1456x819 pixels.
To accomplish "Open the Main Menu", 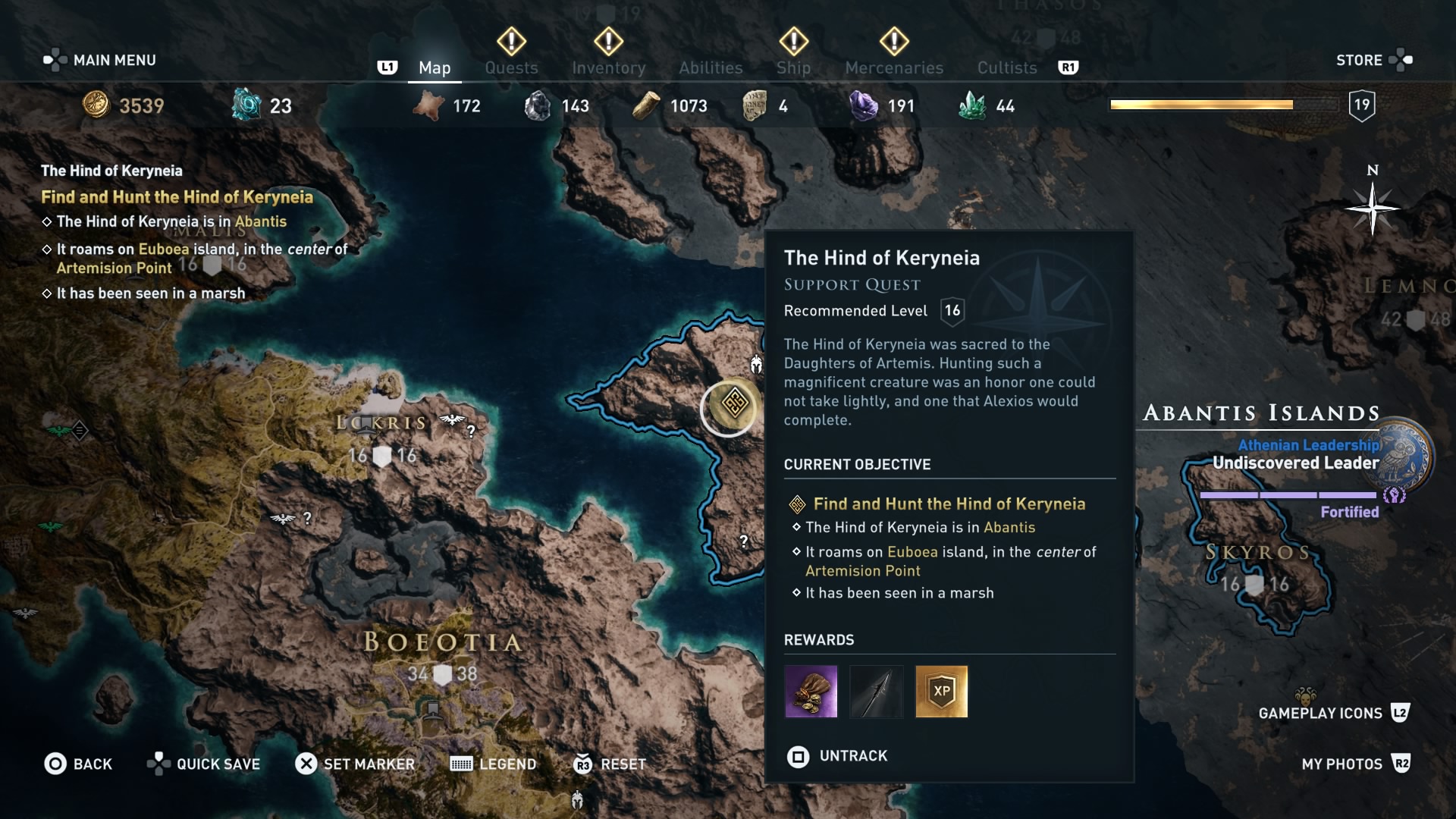I will point(100,60).
